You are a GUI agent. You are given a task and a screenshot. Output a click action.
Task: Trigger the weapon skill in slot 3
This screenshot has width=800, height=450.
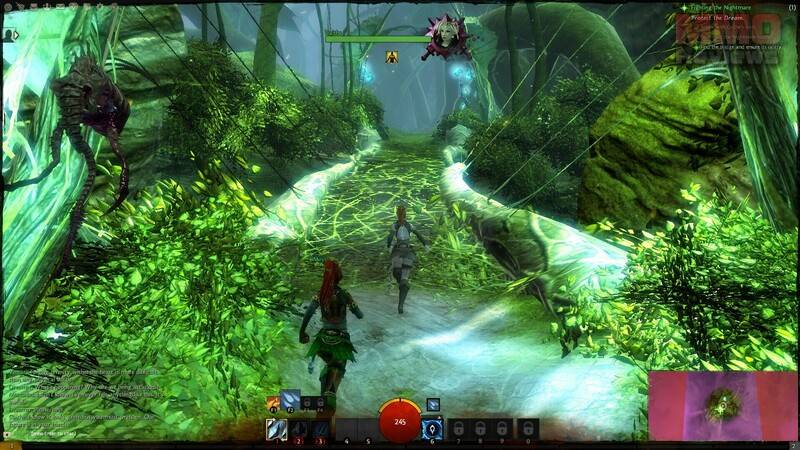click(x=320, y=429)
